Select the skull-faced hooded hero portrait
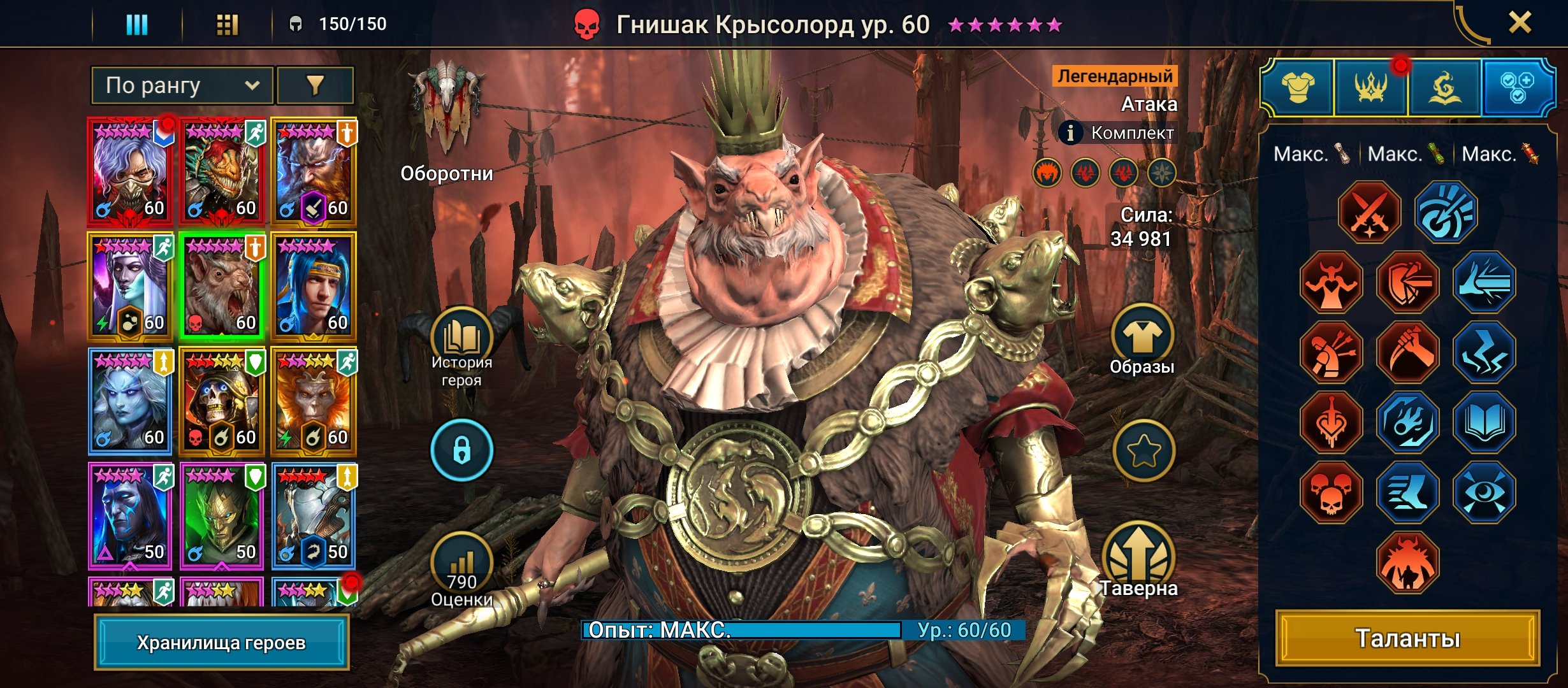This screenshot has height=688, width=1568. click(x=221, y=400)
